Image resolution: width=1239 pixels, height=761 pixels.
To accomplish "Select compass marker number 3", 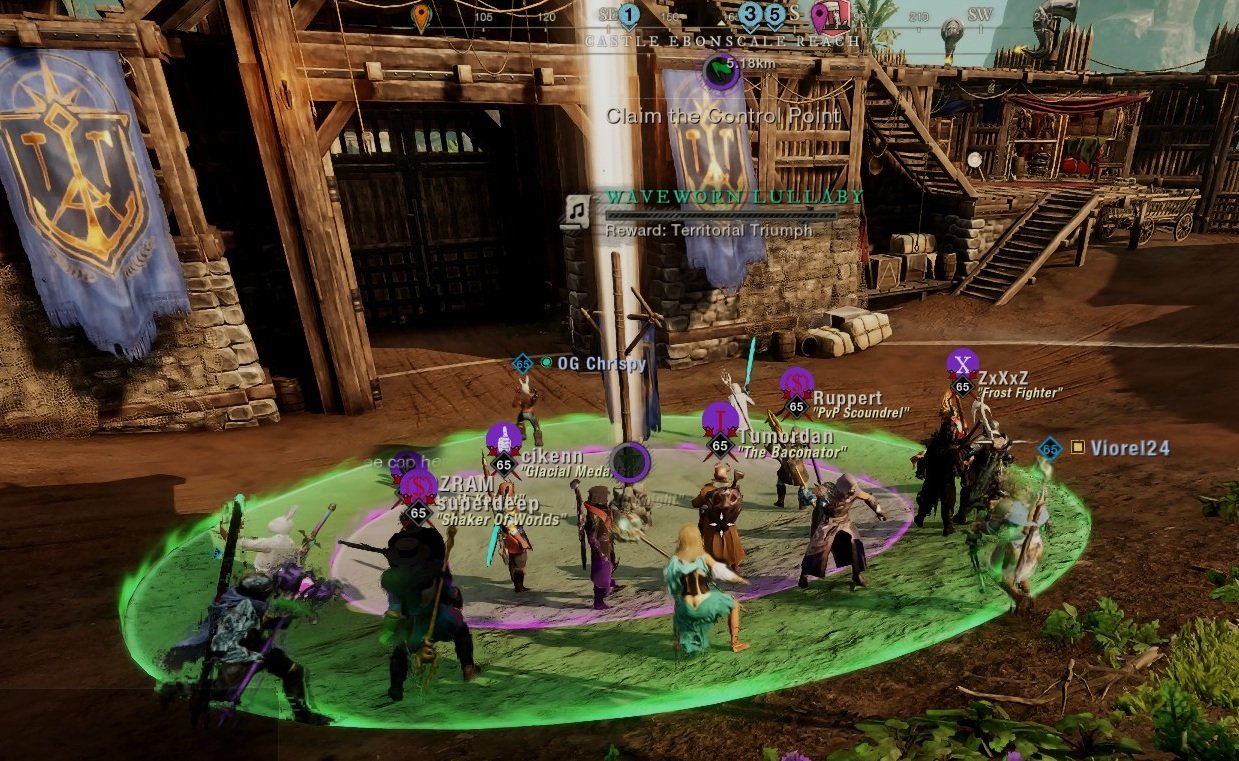I will (x=751, y=15).
